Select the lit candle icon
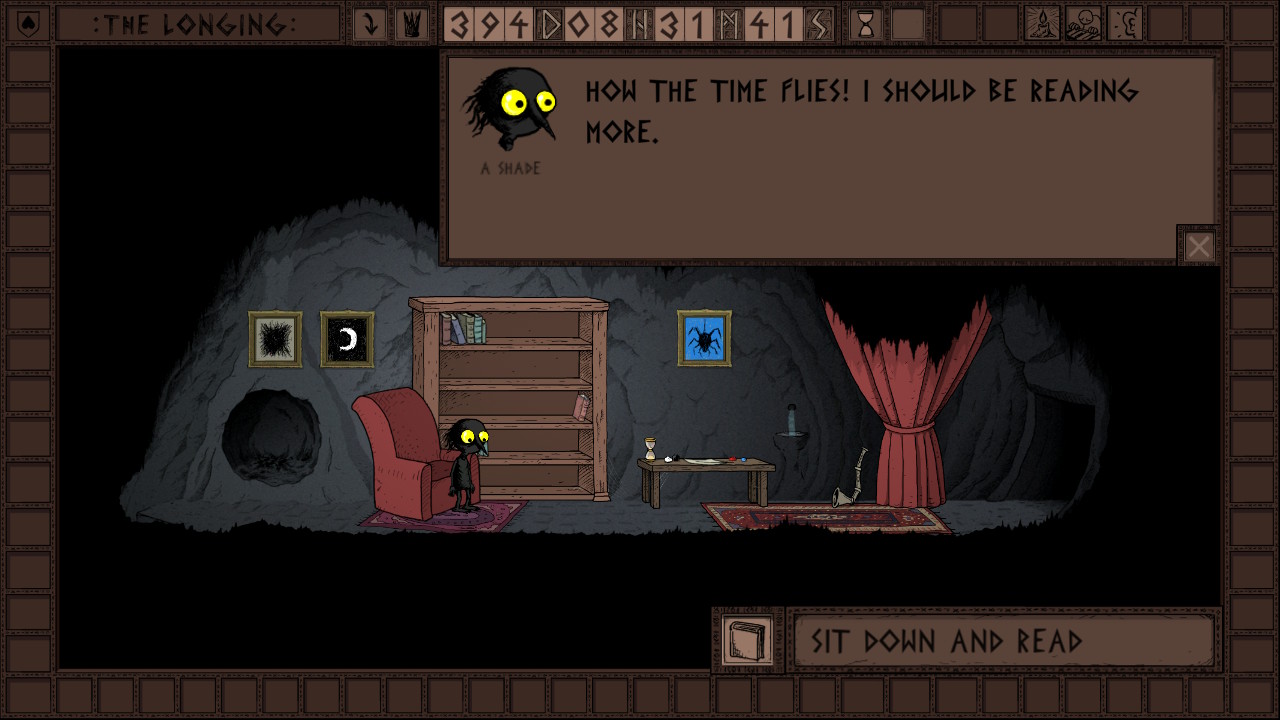 click(x=1042, y=24)
